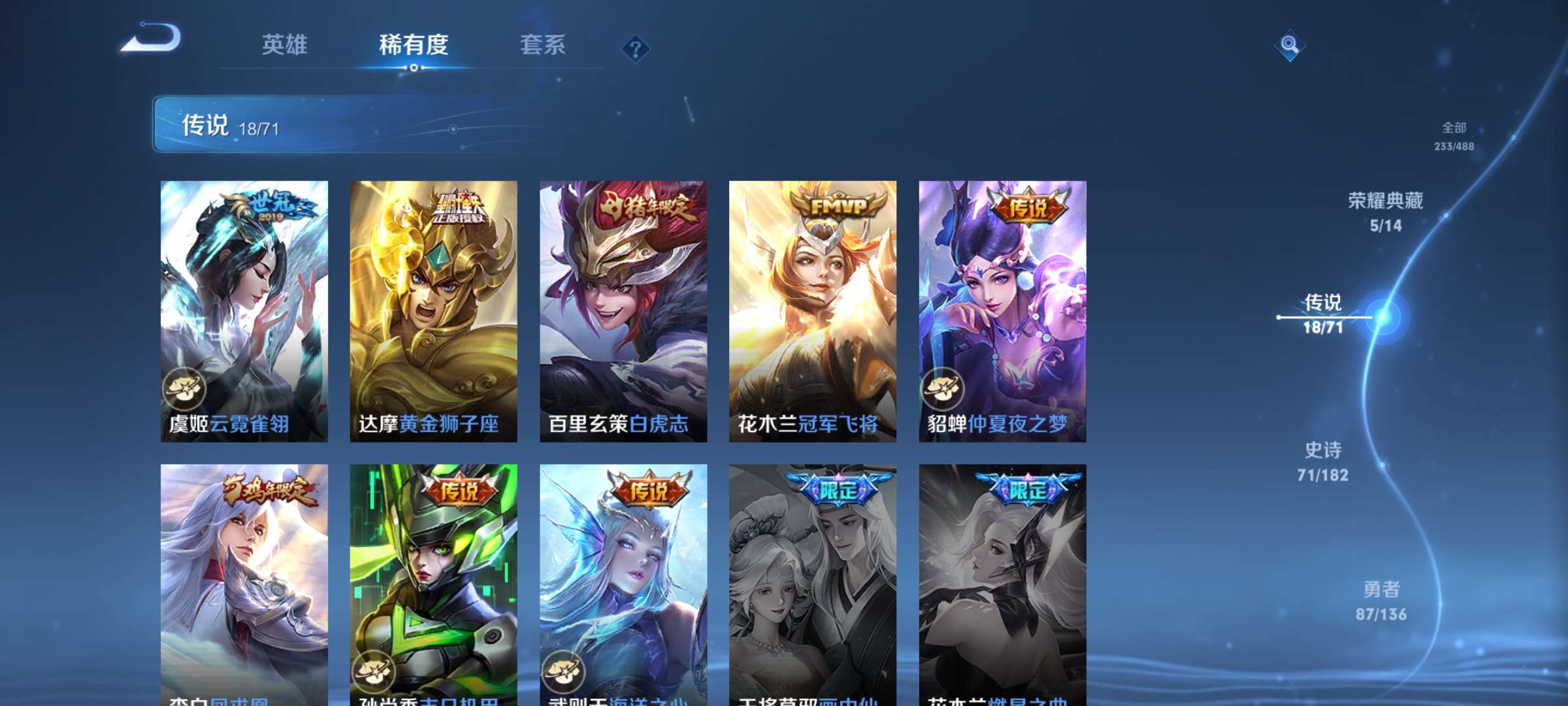Switch to the 英雄 tab
Image resolution: width=1568 pixels, height=706 pixels.
click(285, 46)
